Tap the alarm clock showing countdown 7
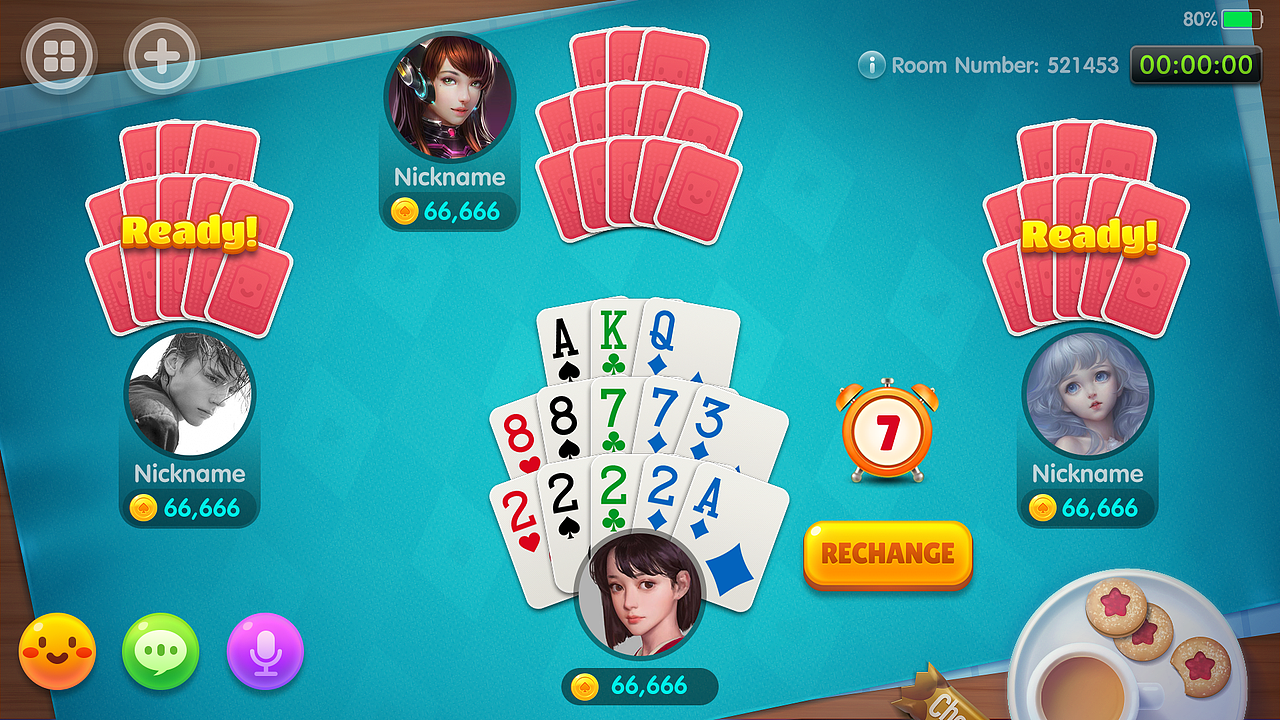 [888, 428]
